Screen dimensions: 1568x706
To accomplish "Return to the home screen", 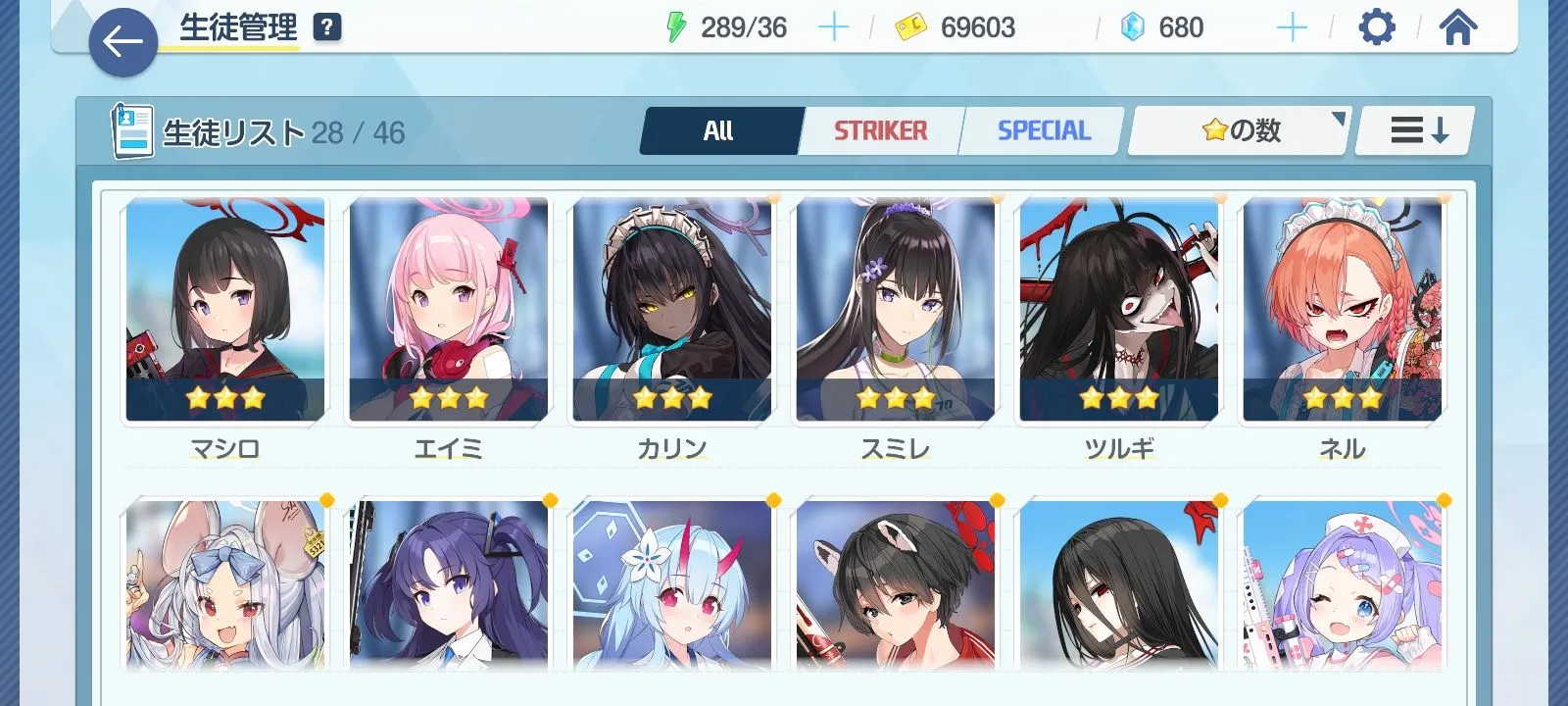I will coord(1457,27).
